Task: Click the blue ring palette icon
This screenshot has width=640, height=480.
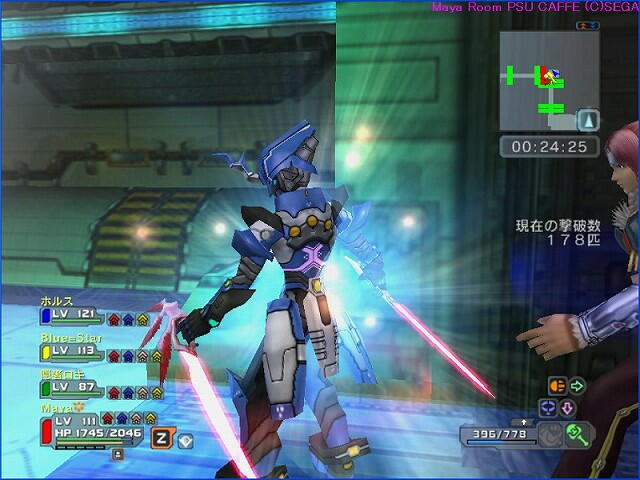Action: click(548, 407)
